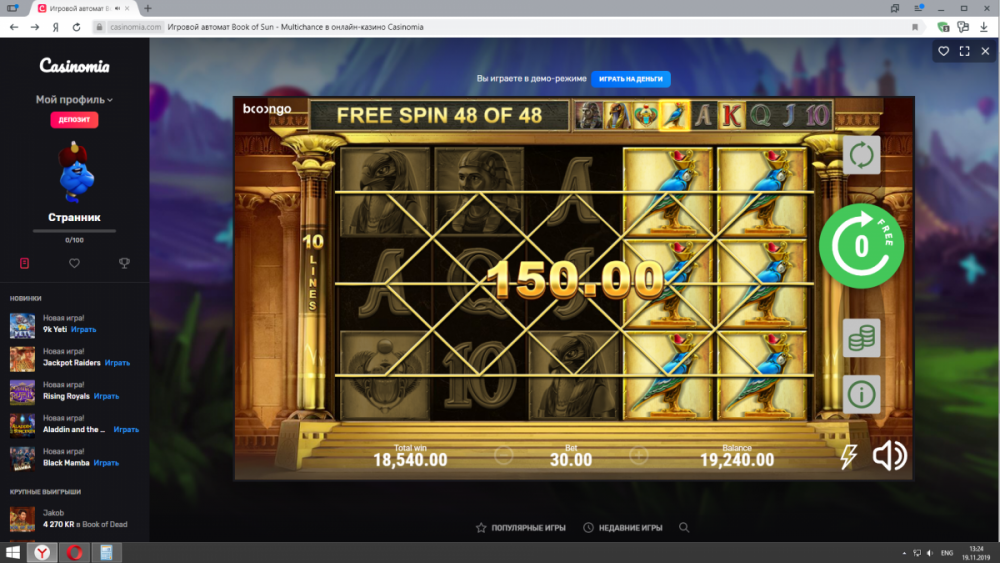Click the red "Депозит" button
1000x563 pixels.
point(74,120)
